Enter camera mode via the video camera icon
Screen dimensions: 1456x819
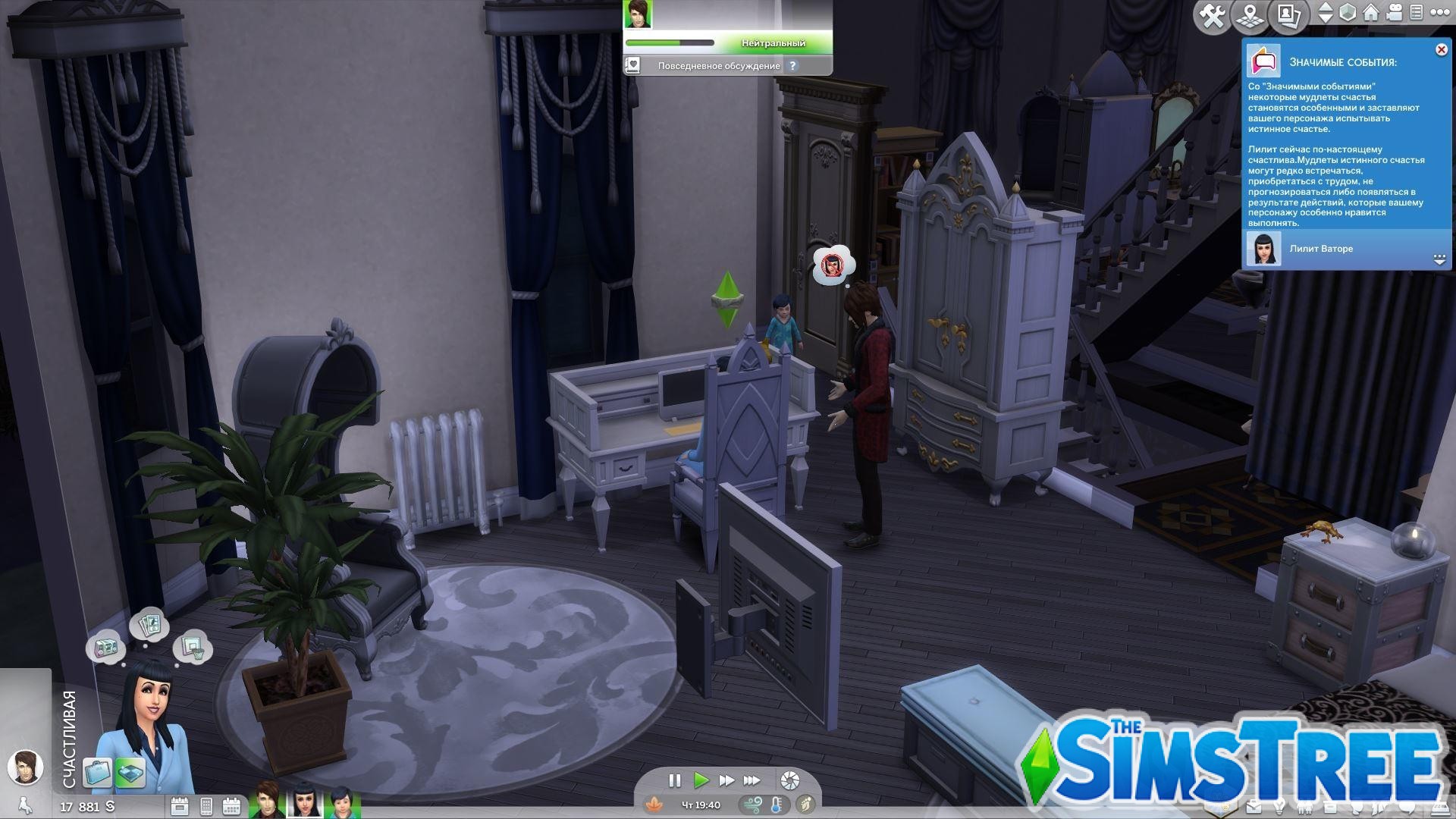(1395, 12)
